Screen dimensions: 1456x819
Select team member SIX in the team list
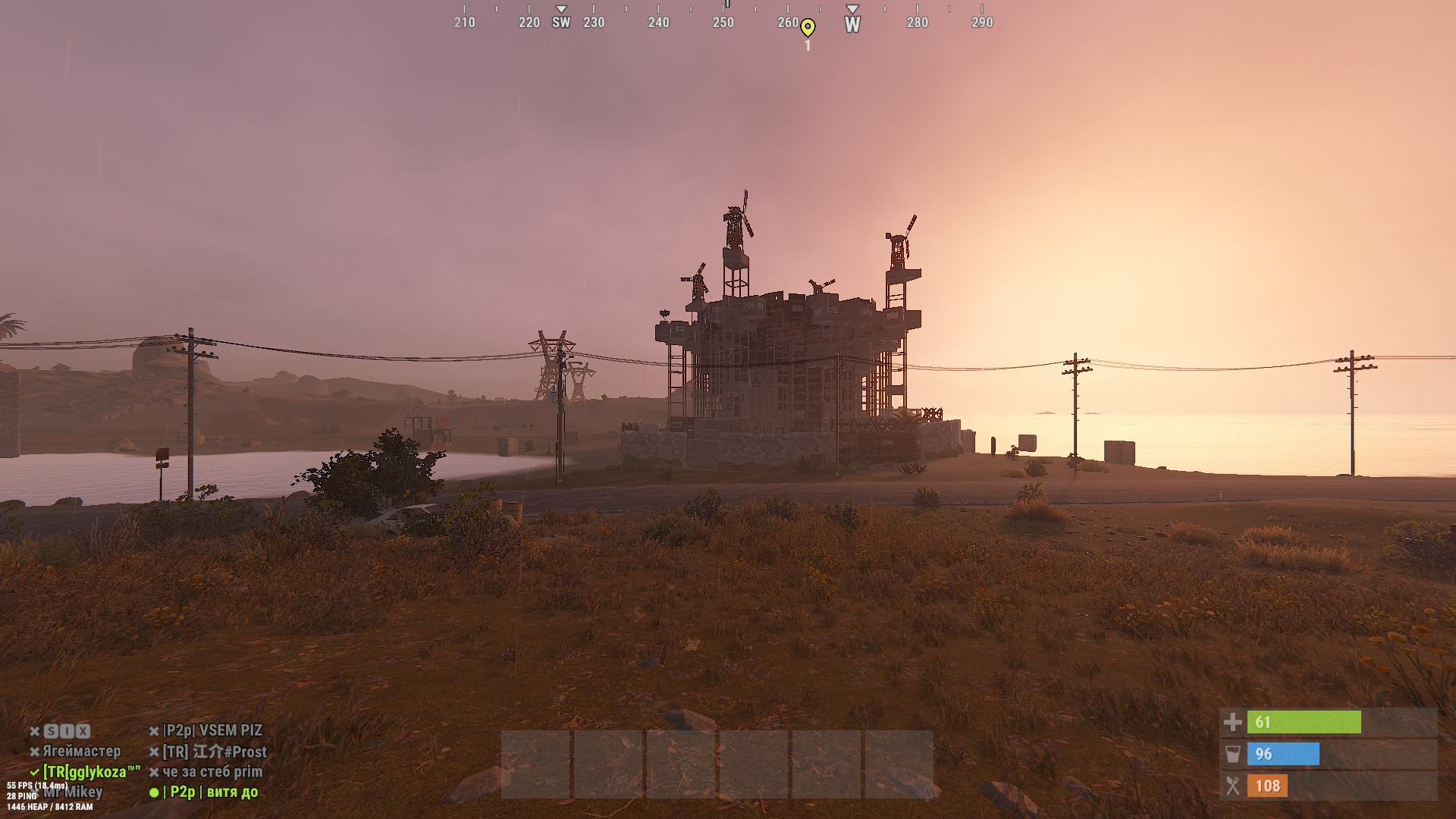click(67, 731)
